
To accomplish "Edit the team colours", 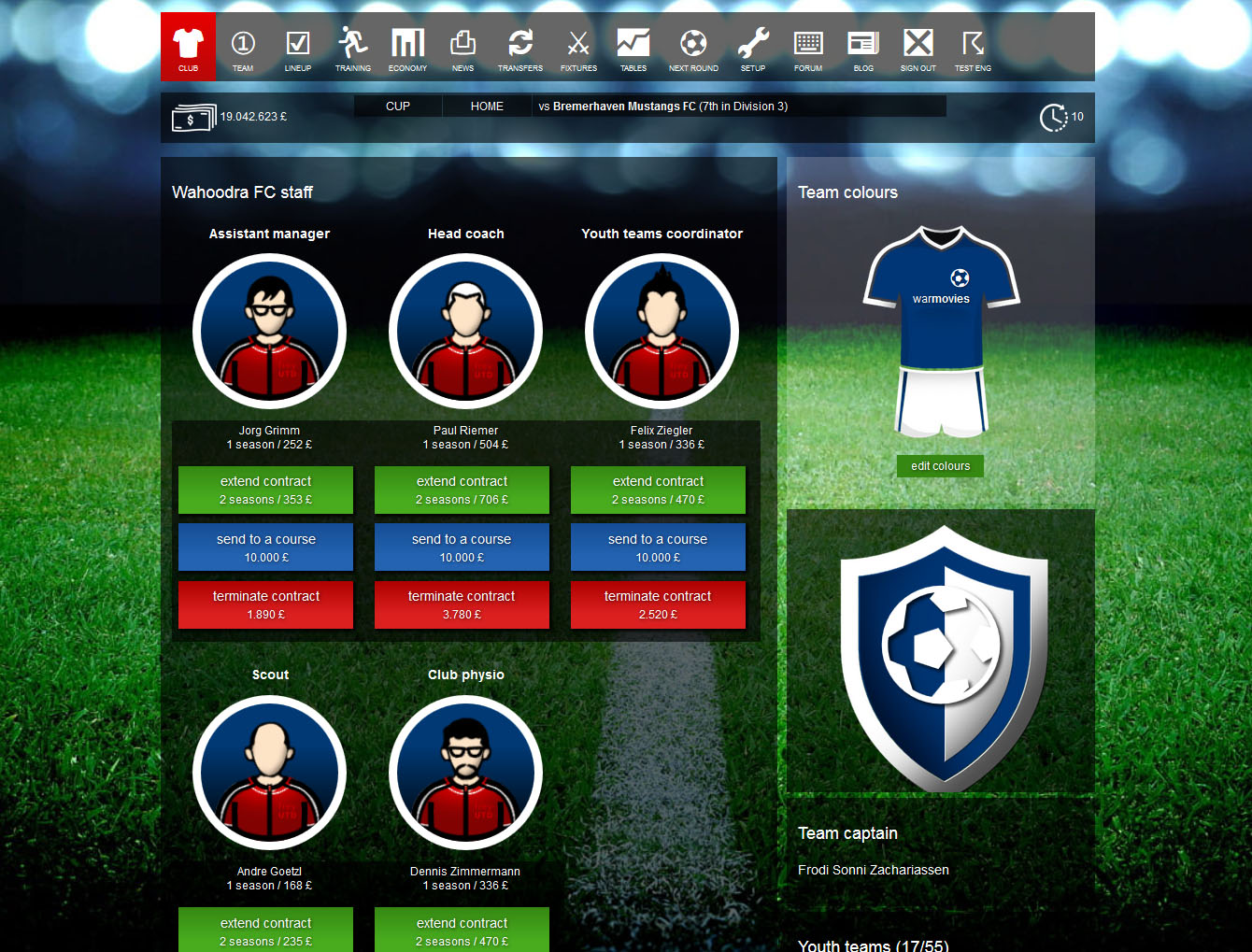I will coord(940,465).
